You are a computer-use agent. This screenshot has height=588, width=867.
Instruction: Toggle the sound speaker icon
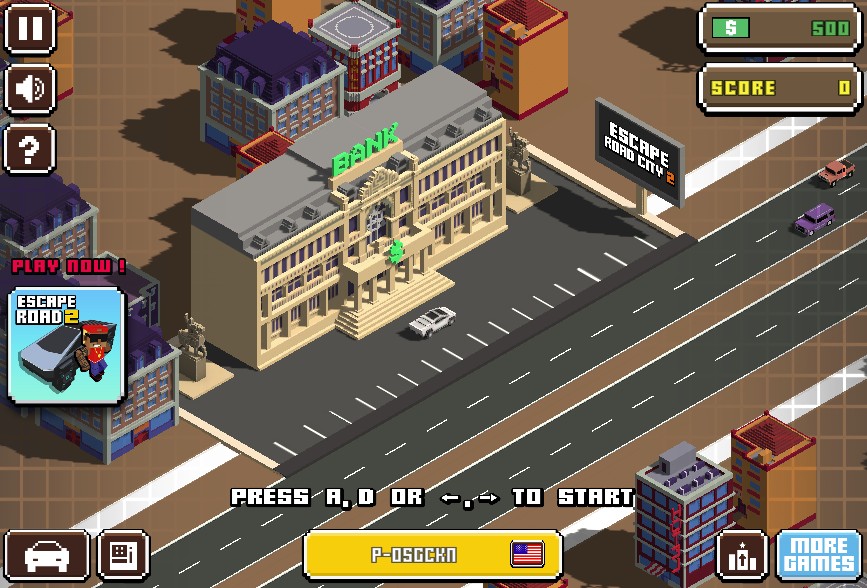point(30,89)
